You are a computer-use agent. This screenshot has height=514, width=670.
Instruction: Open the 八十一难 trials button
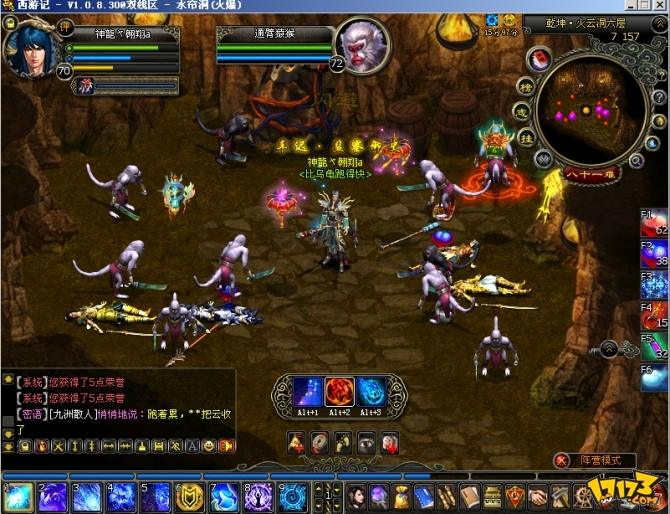click(x=590, y=172)
